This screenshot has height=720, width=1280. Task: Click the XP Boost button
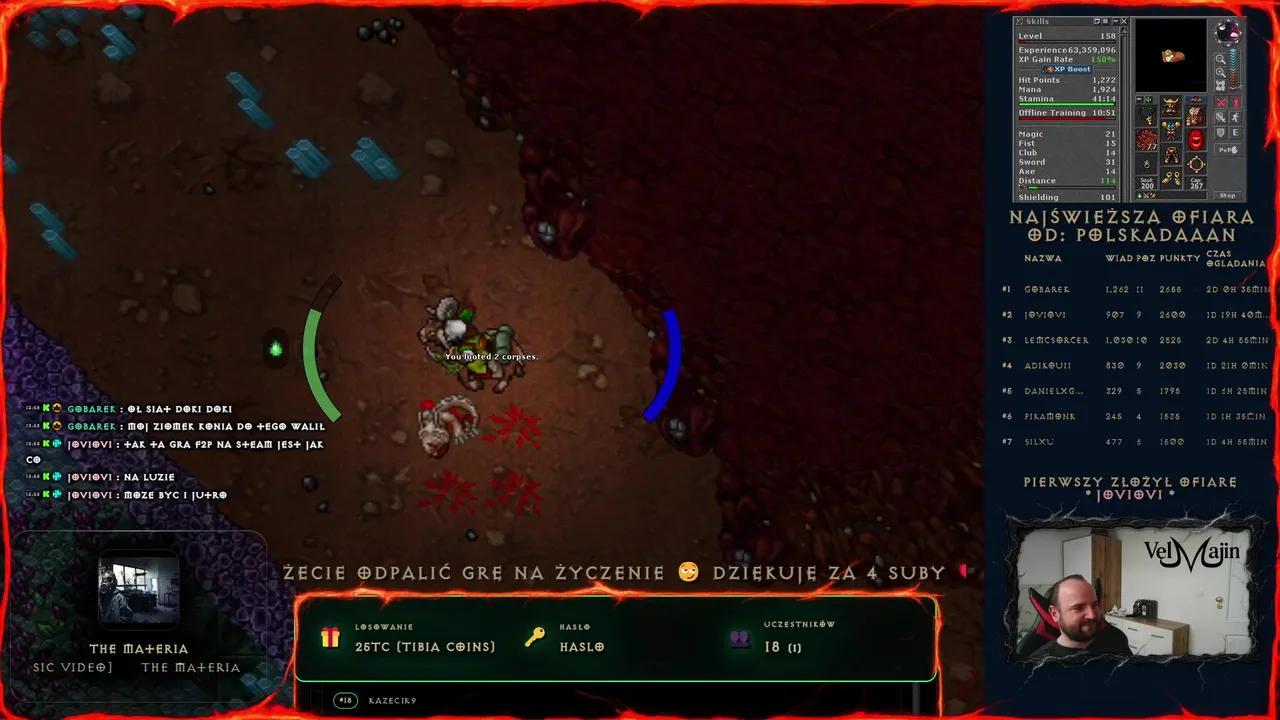pos(1066,68)
